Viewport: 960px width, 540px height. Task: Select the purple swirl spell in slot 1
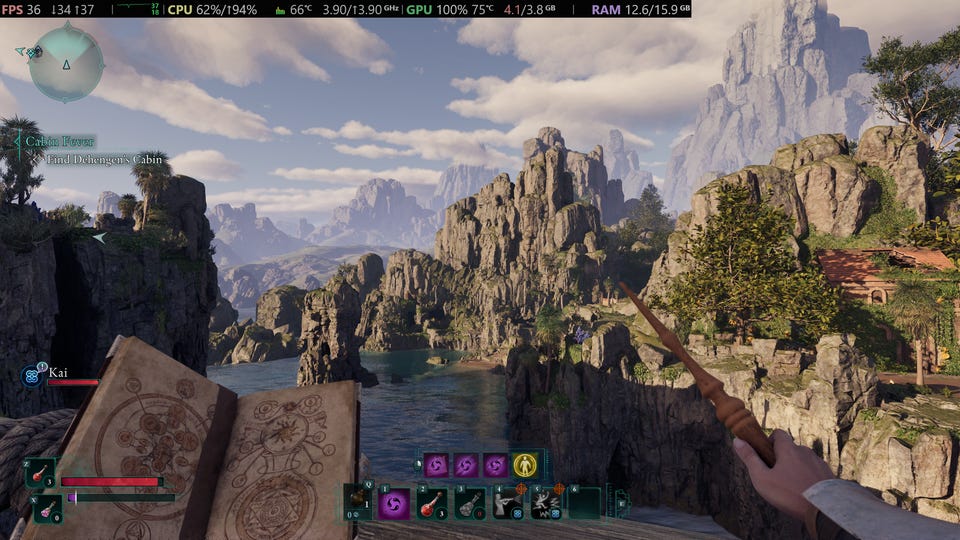tap(393, 503)
